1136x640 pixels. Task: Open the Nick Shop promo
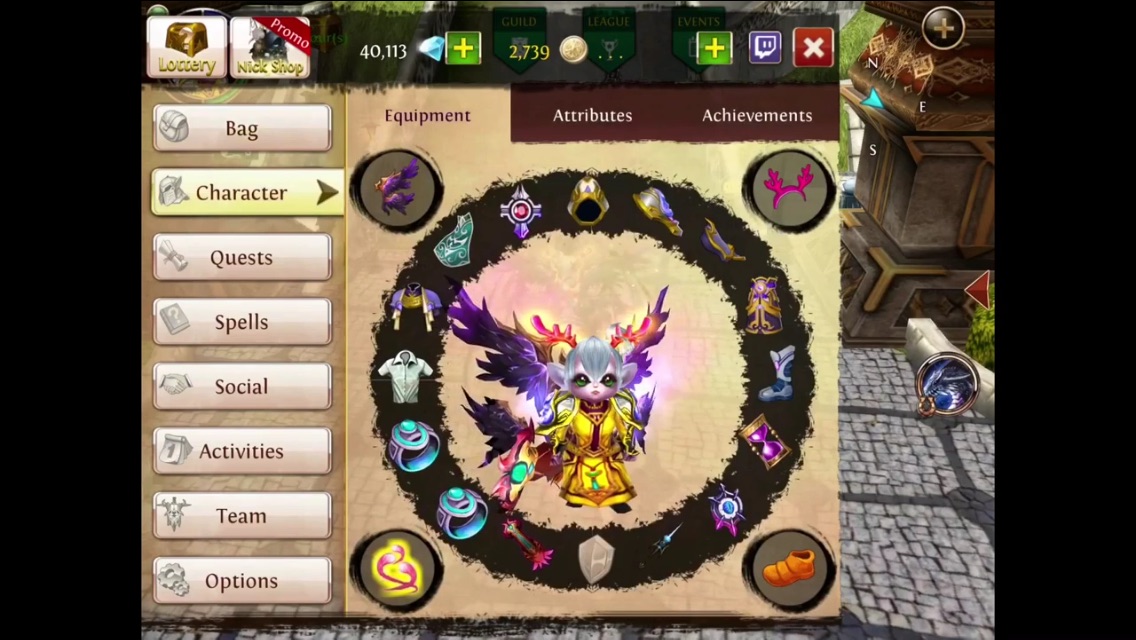pyautogui.click(x=270, y=47)
